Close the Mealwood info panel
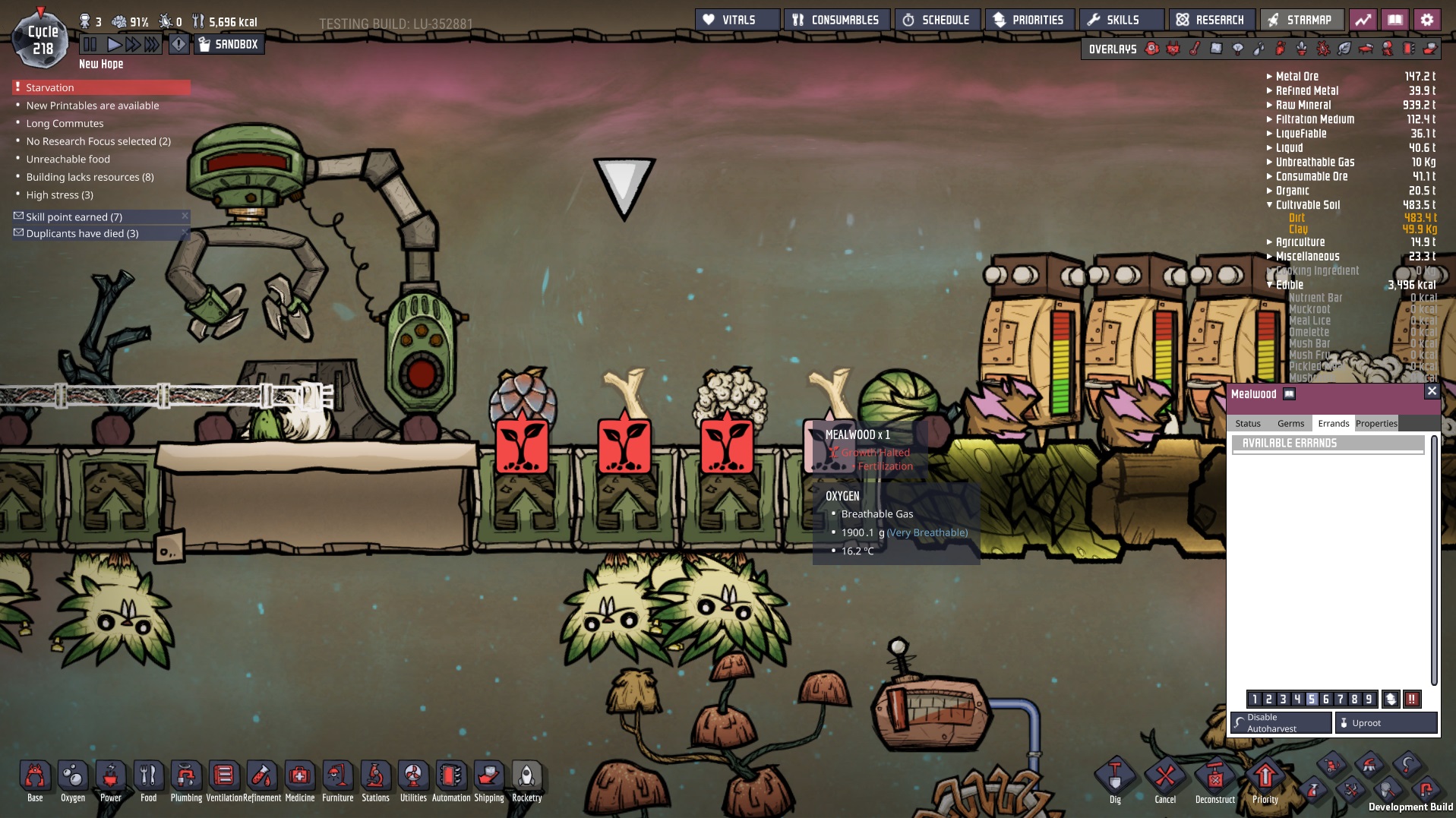Viewport: 1456px width, 818px height. tap(1431, 392)
